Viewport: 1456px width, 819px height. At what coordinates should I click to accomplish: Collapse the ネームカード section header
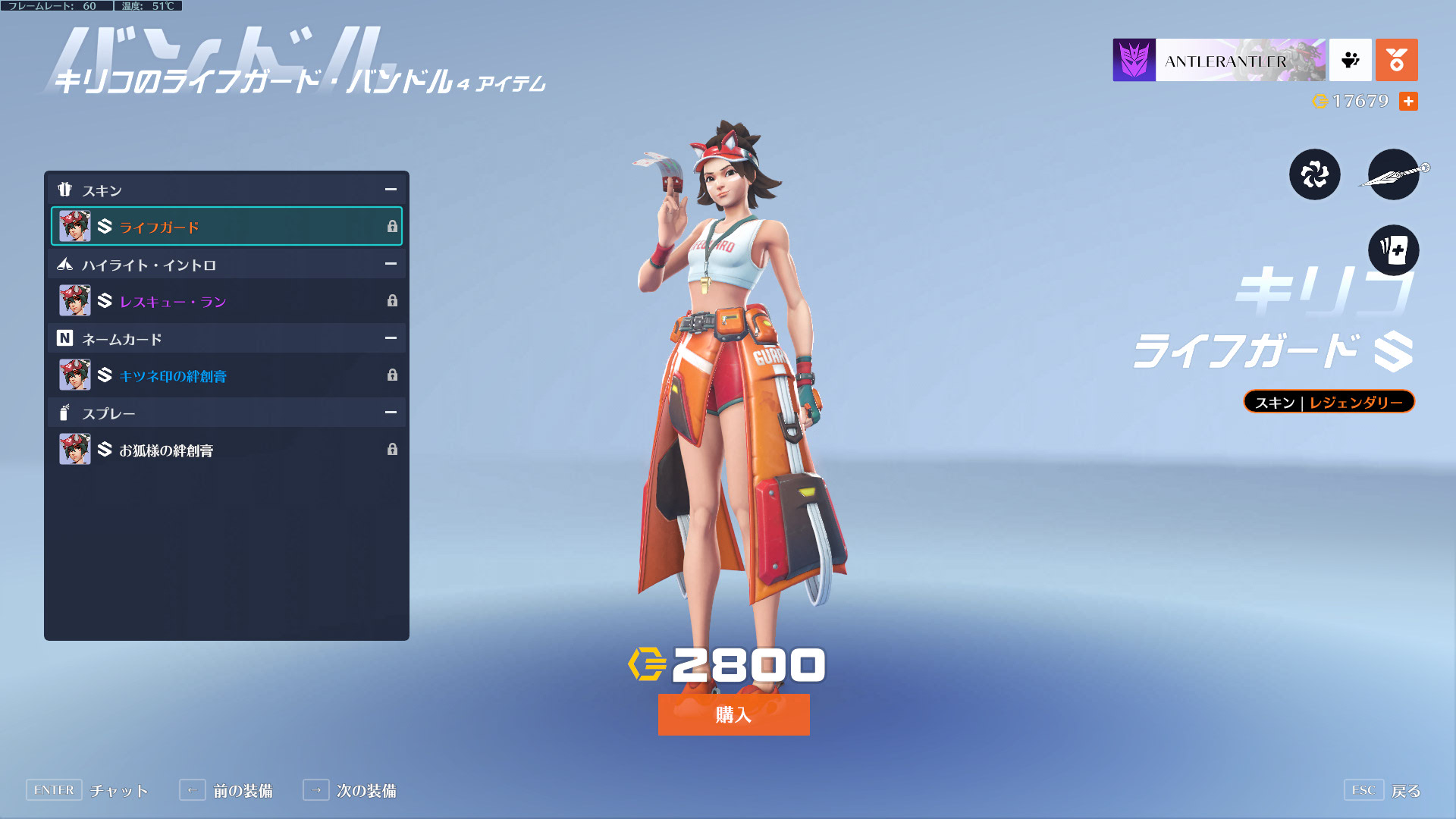click(391, 338)
